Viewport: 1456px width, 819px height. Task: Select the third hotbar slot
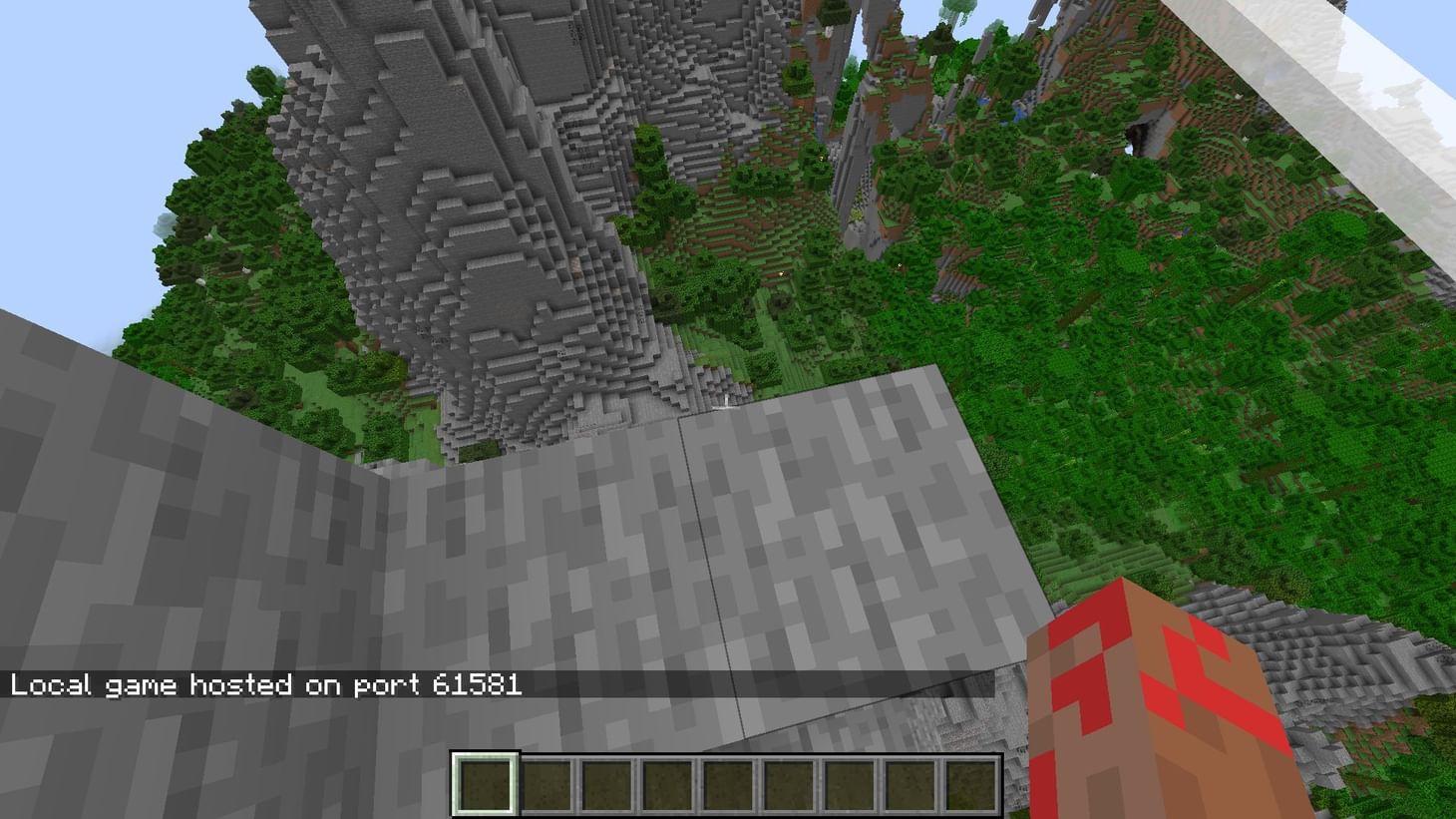point(606,783)
